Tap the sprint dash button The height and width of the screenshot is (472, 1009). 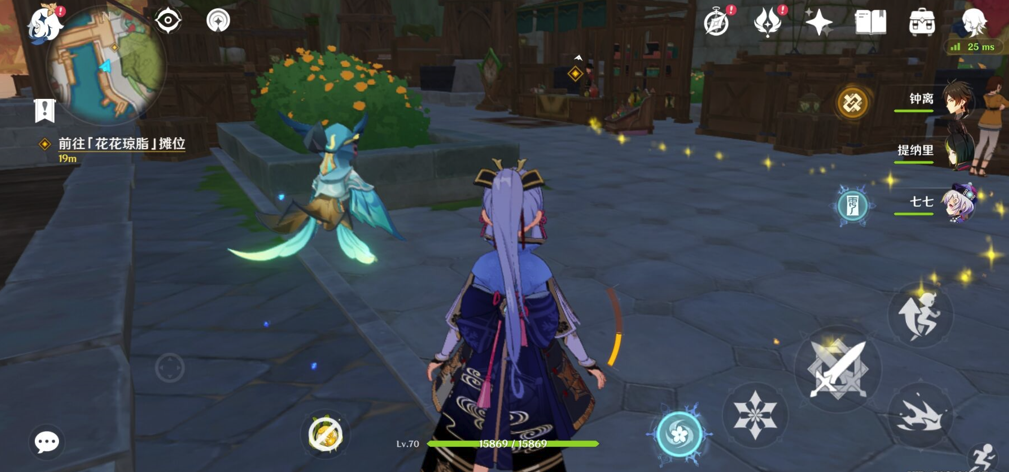click(919, 414)
